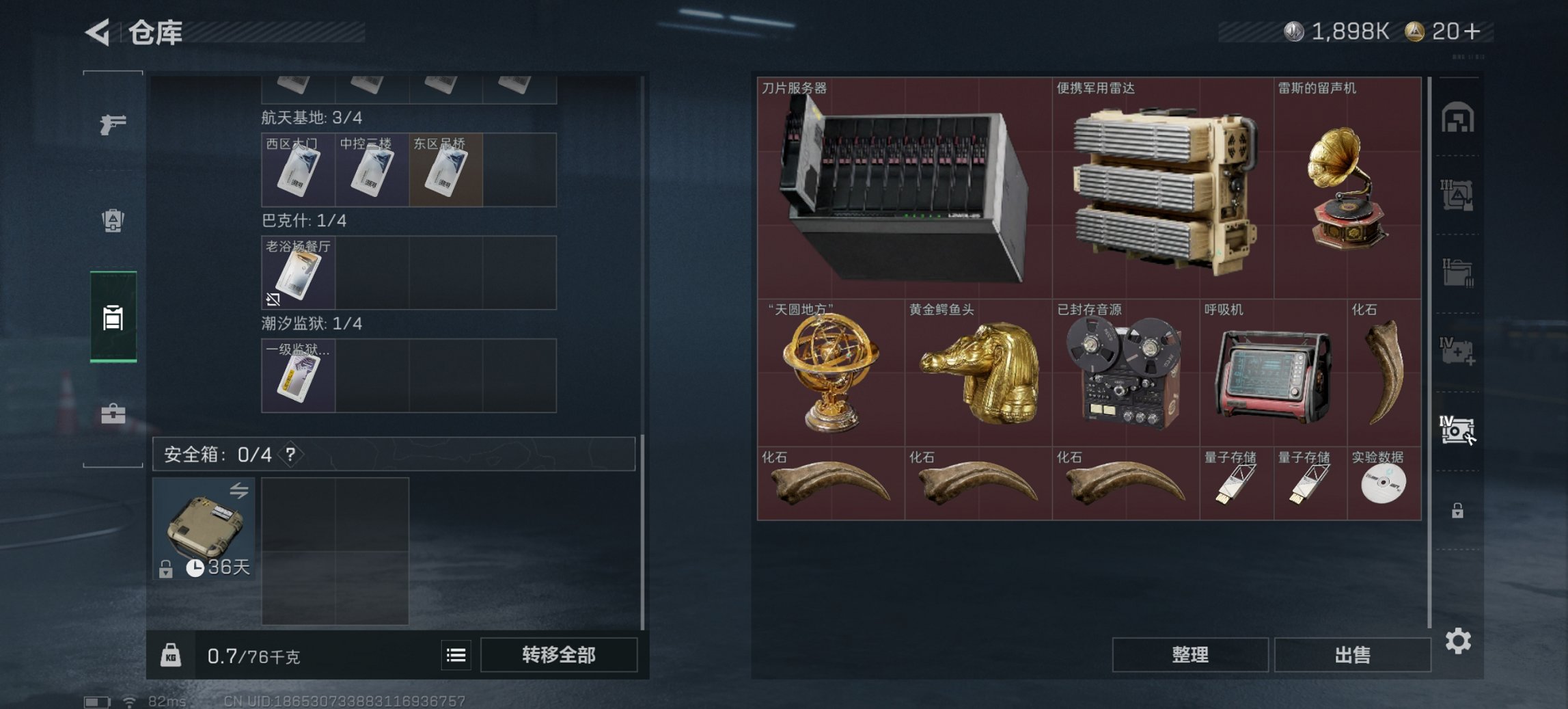The width and height of the screenshot is (1568, 709).
Task: Expand the 航天基地 3/4 section
Action: [311, 118]
